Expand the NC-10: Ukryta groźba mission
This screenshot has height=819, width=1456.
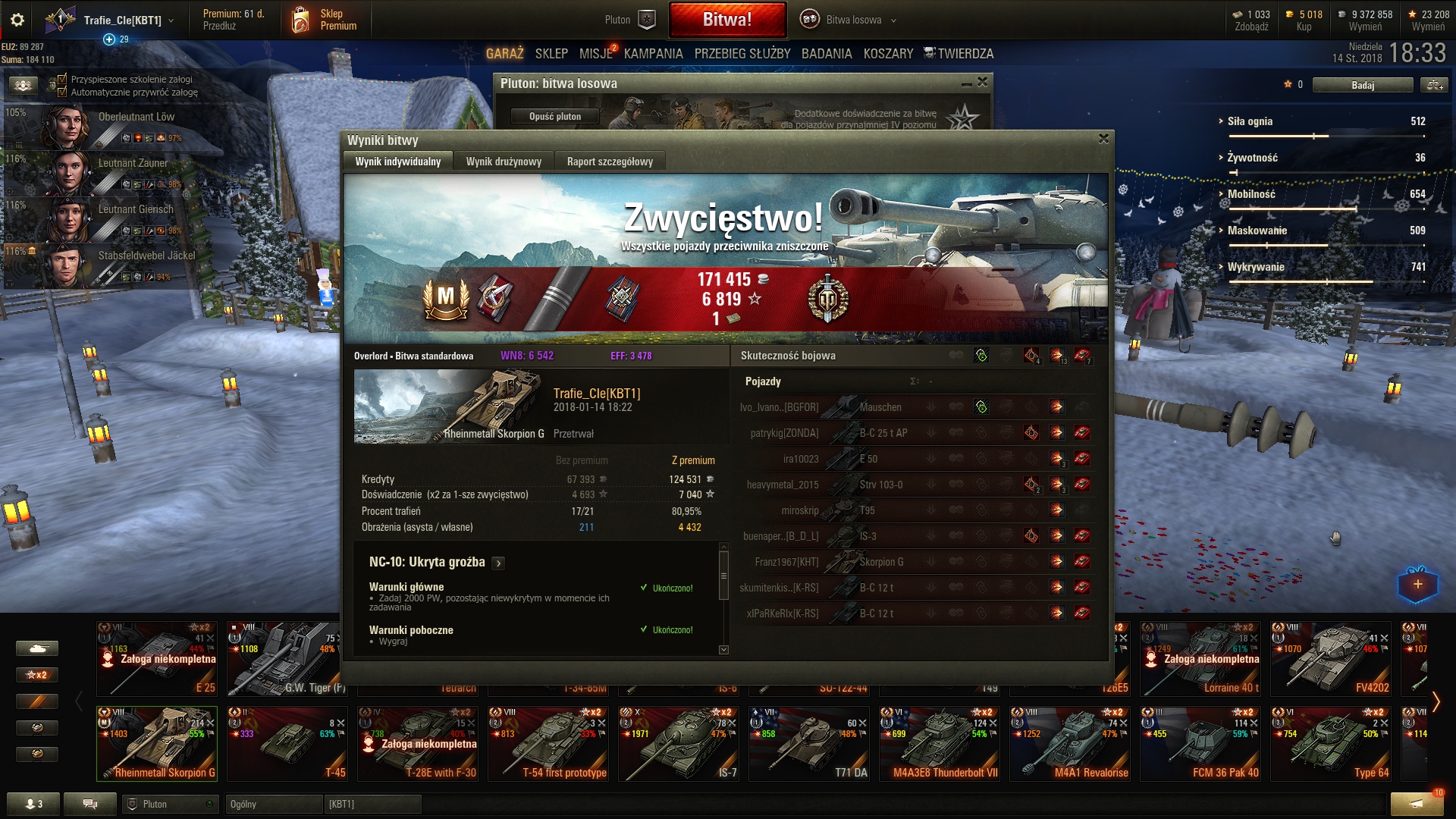click(x=498, y=563)
